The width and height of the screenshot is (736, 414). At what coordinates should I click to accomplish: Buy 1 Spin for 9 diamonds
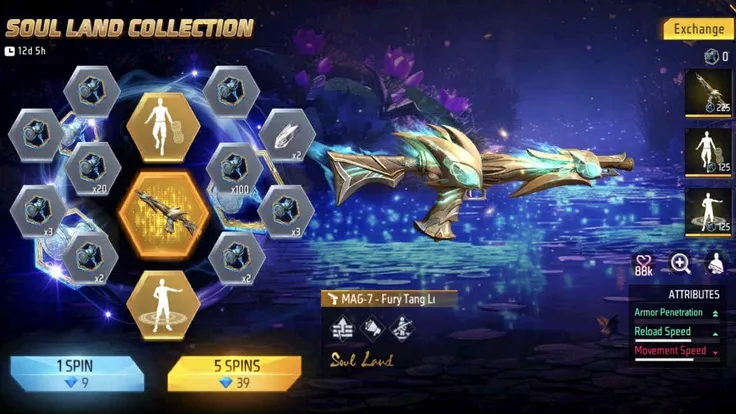[77, 371]
